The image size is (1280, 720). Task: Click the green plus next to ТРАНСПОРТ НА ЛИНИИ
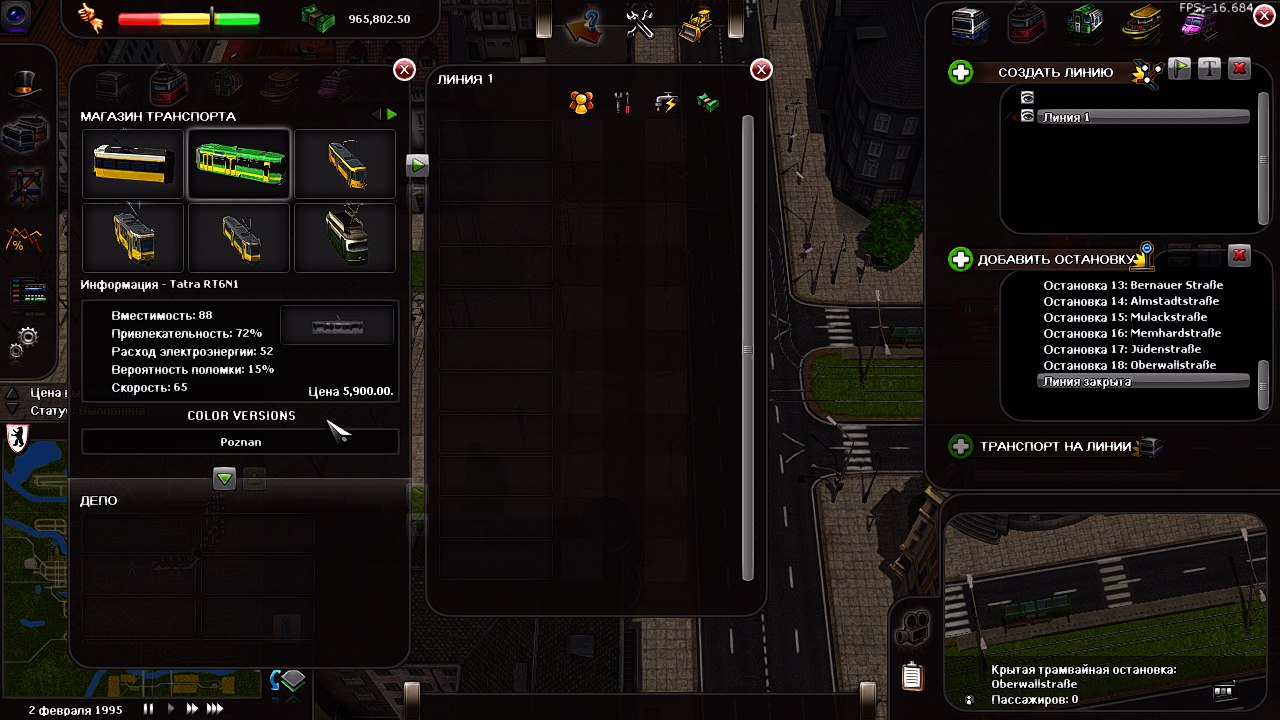pos(960,446)
